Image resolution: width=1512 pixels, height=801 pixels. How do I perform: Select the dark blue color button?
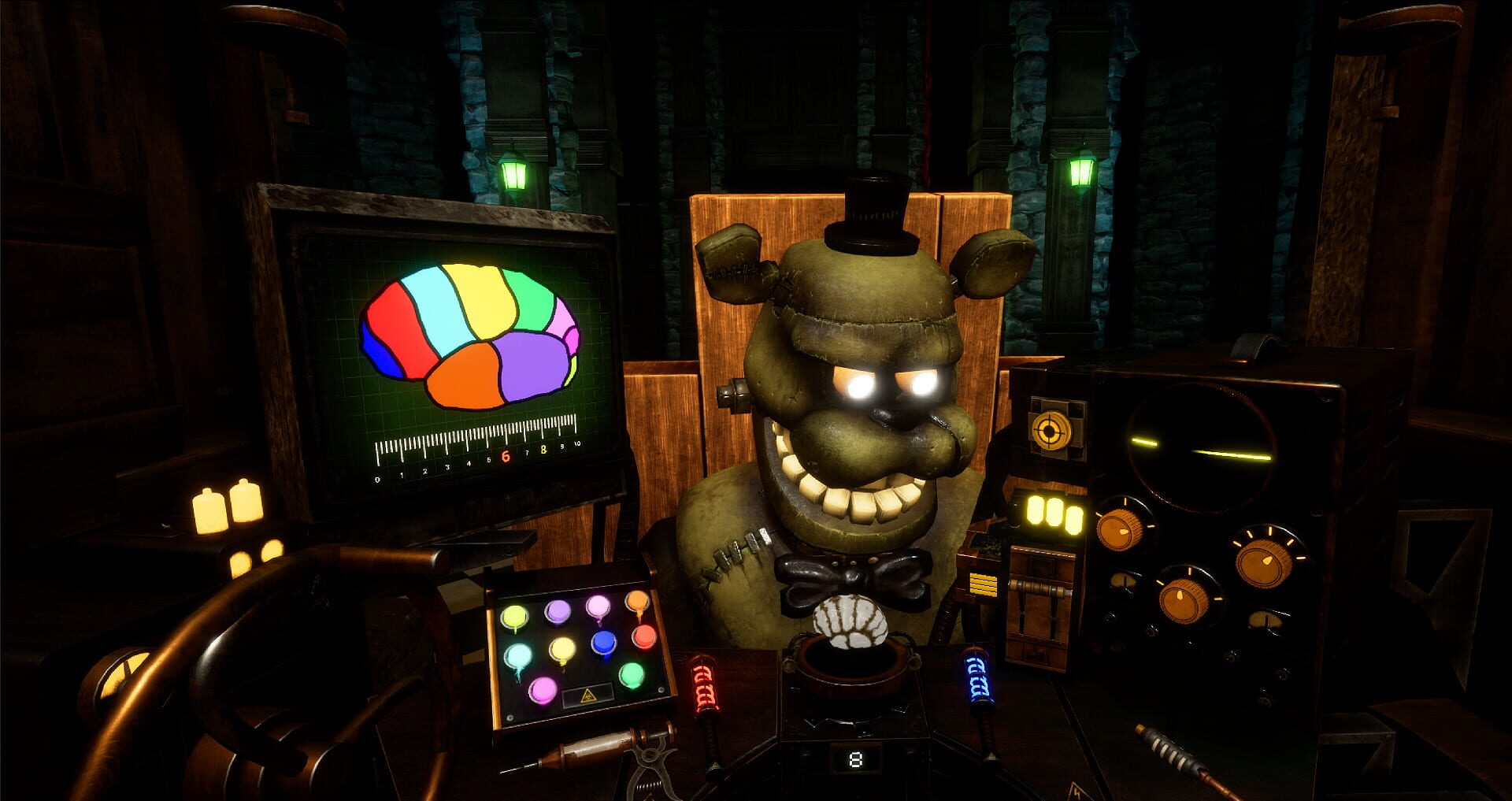604,643
